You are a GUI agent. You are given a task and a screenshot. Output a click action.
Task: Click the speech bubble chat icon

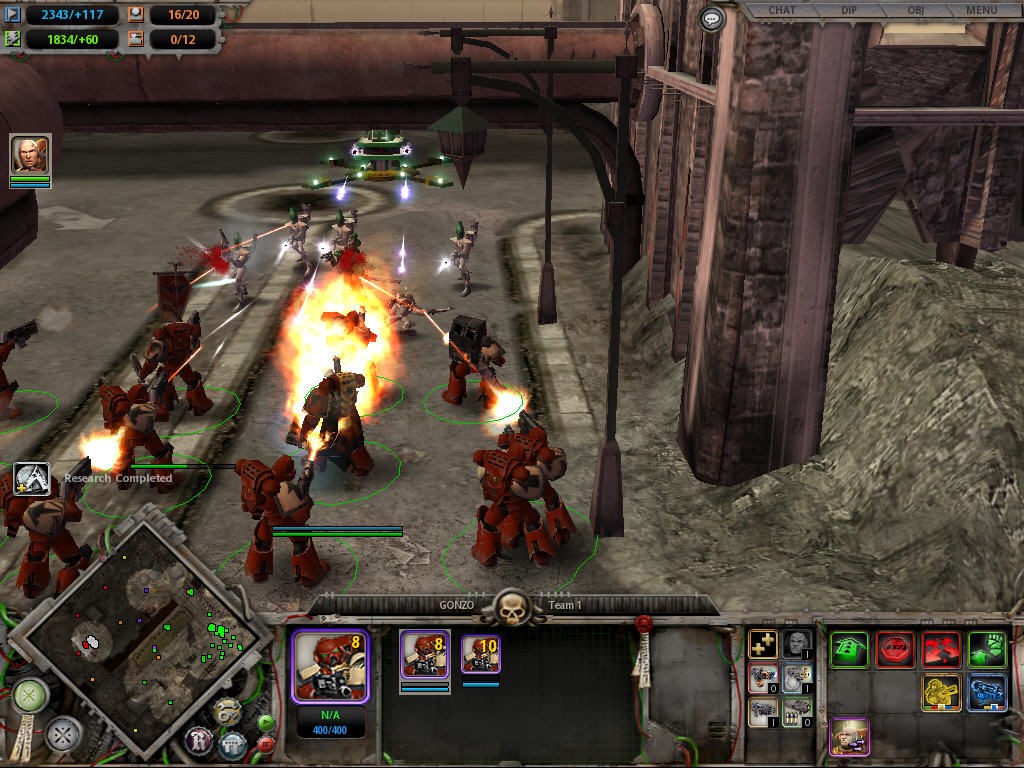tap(711, 18)
